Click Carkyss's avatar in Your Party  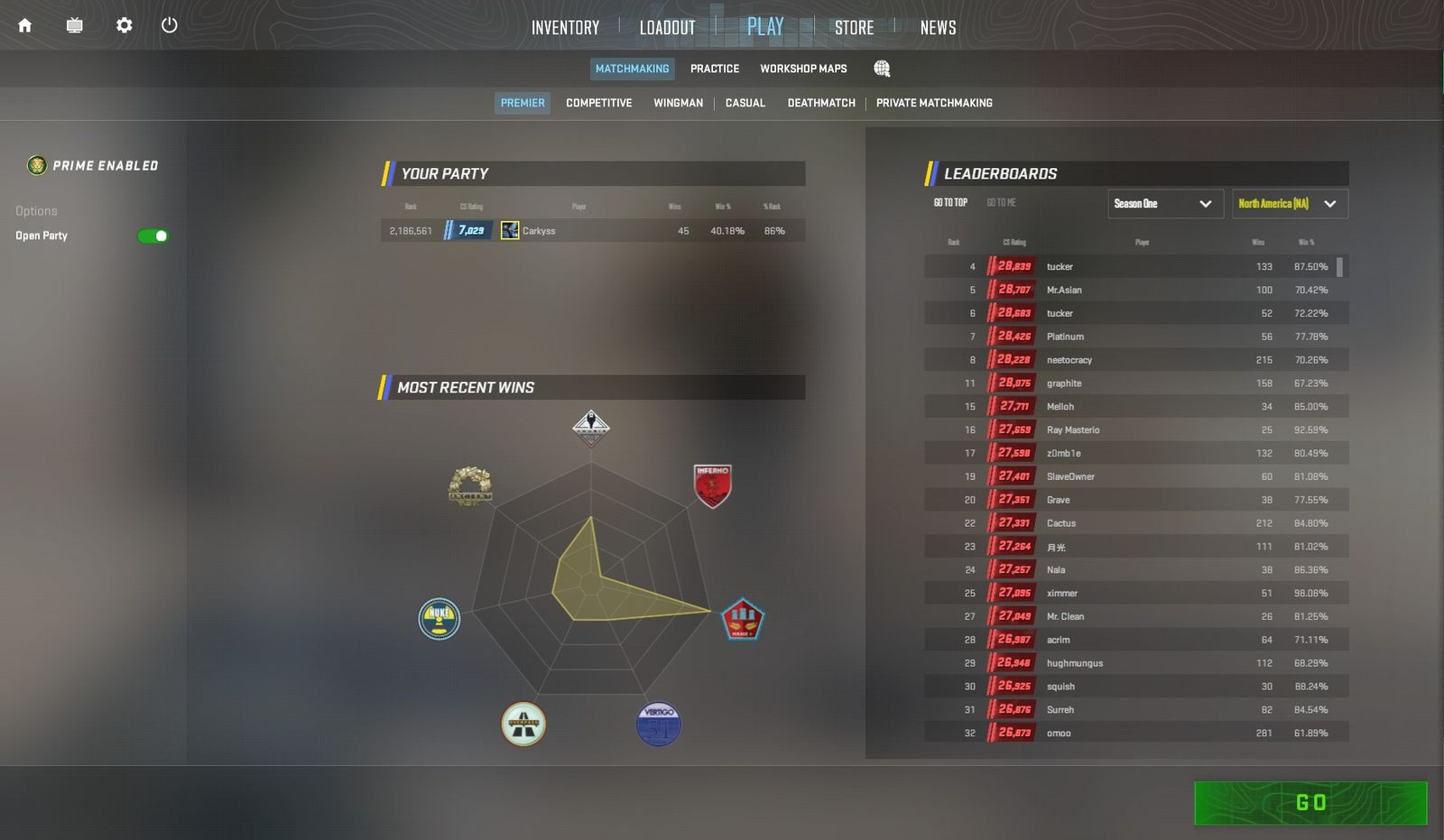(x=509, y=230)
